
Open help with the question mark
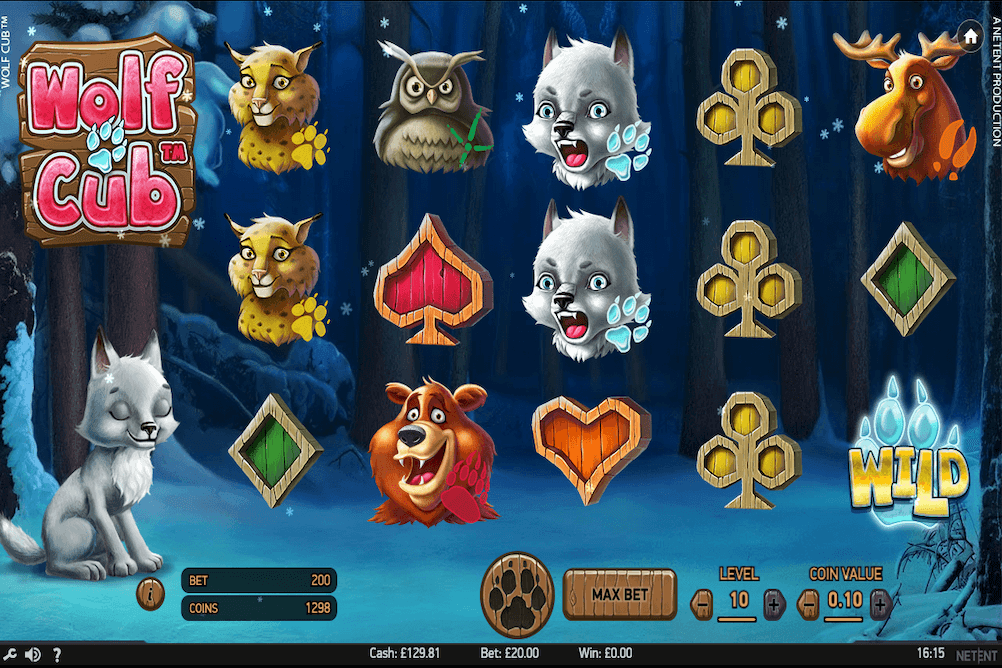57,655
